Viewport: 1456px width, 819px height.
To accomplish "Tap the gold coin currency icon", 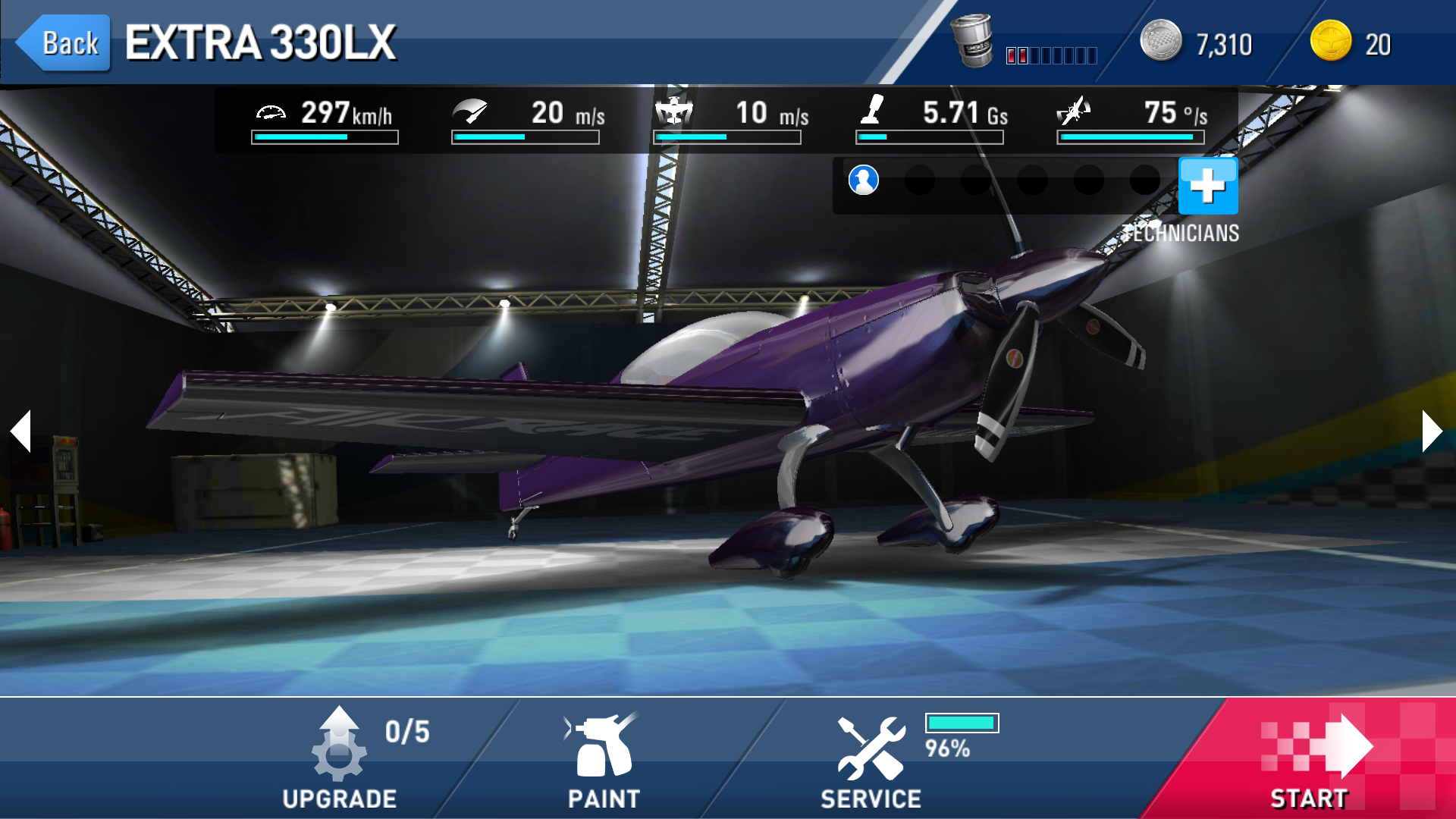I will point(1331,41).
